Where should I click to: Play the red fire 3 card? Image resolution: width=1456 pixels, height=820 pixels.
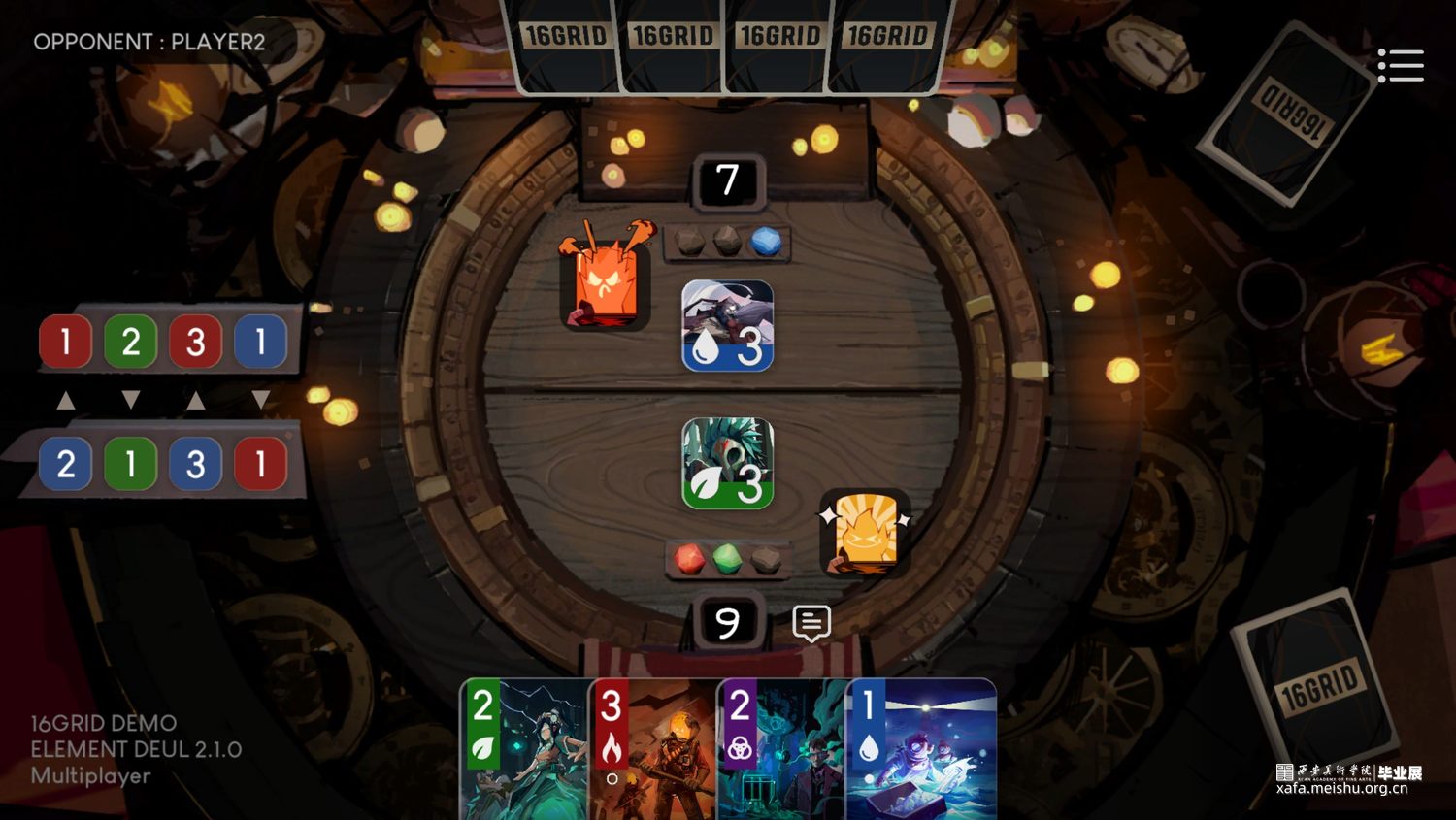point(653,749)
